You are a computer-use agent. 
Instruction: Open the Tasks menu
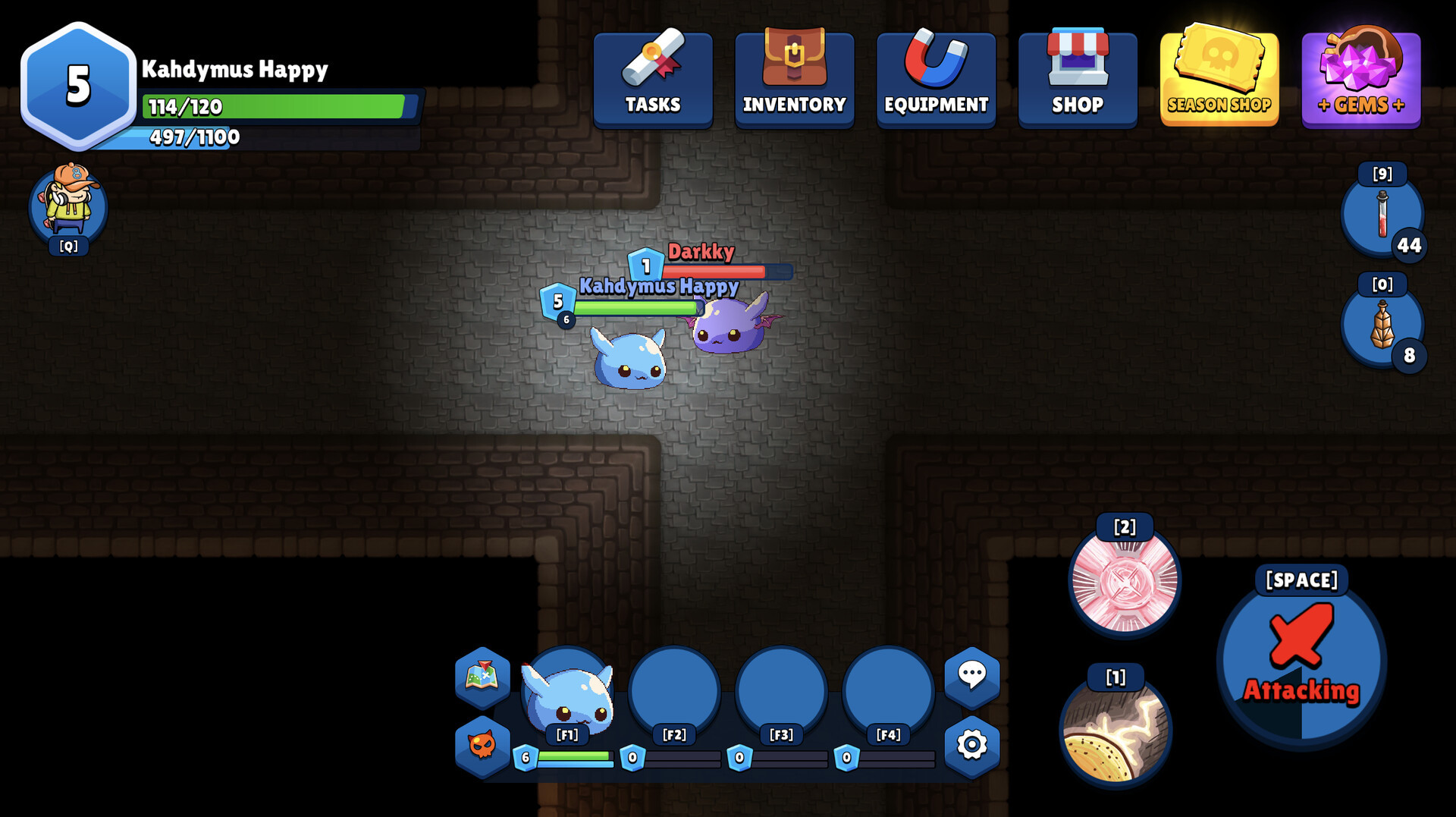[x=653, y=79]
